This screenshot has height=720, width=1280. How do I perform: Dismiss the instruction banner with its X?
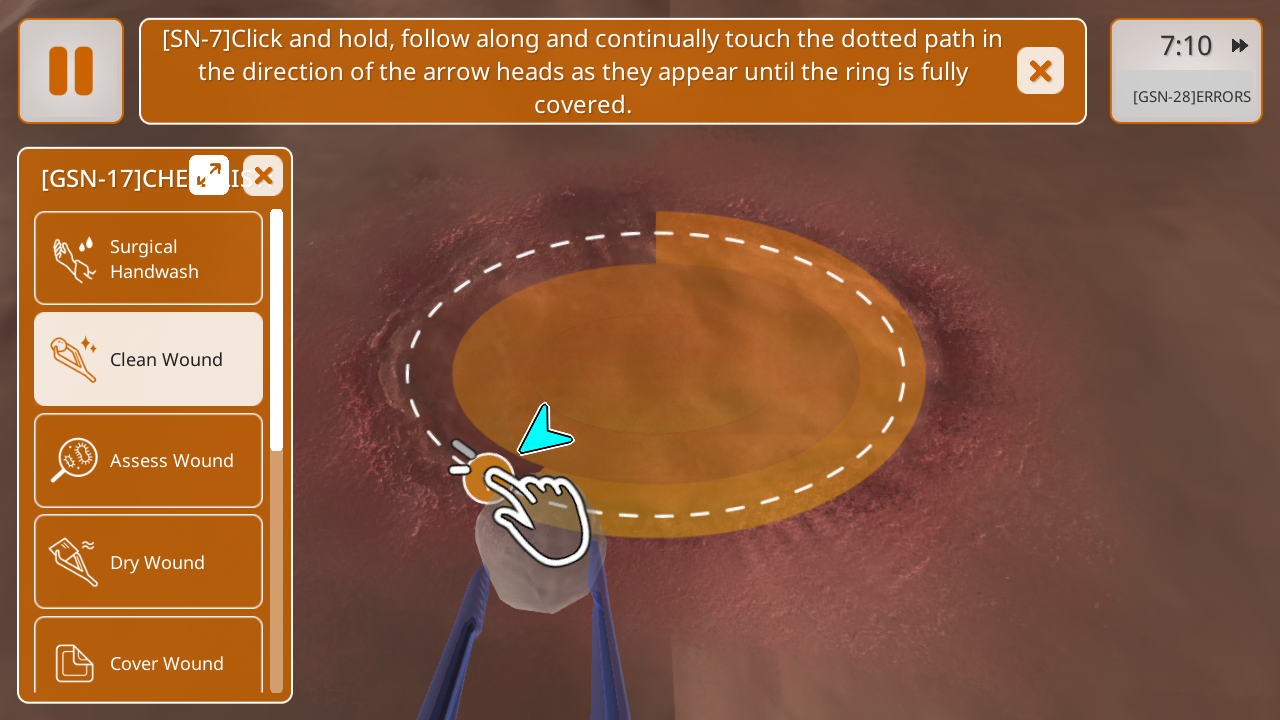click(x=1040, y=71)
